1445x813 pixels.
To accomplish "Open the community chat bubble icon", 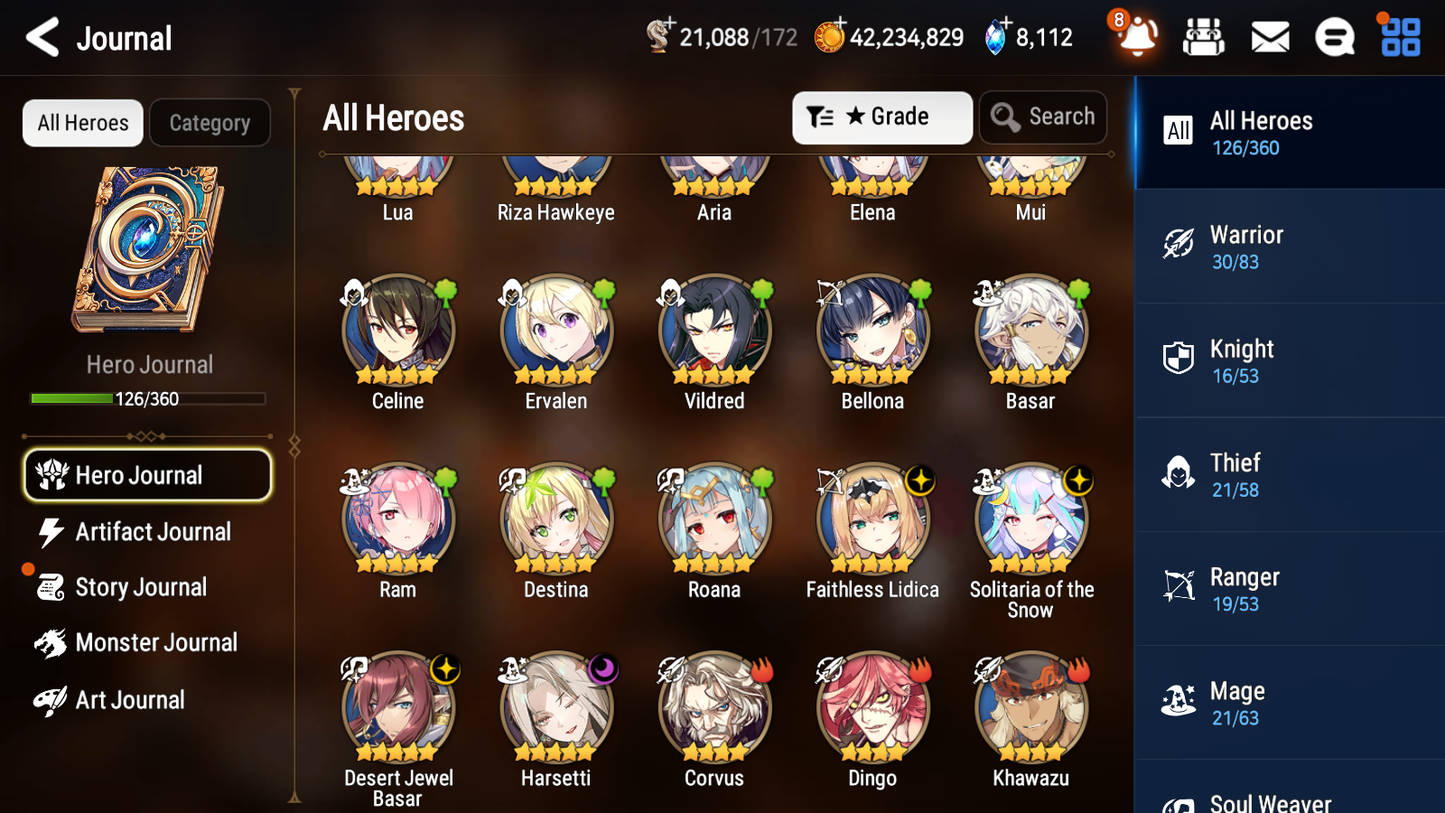I will click(x=1335, y=36).
